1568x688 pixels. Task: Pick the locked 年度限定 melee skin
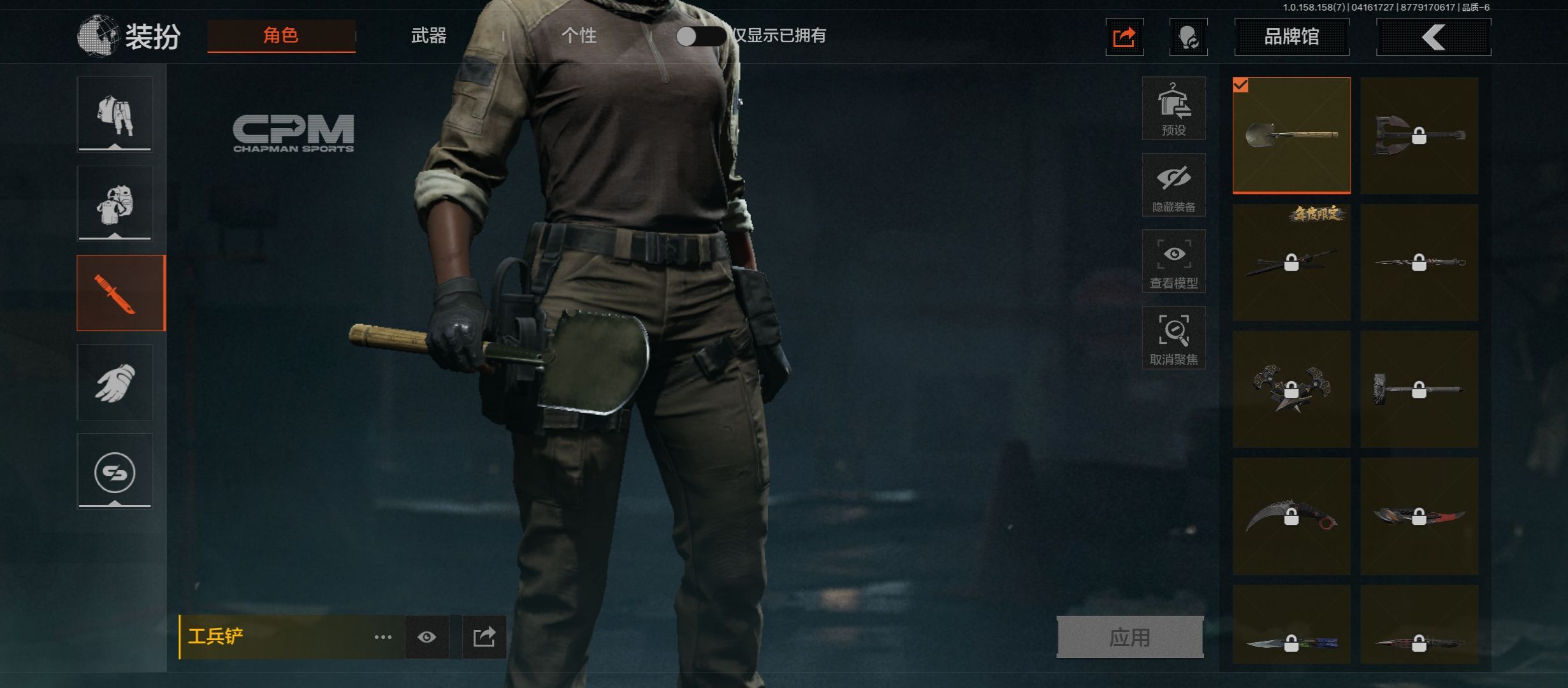pyautogui.click(x=1291, y=262)
